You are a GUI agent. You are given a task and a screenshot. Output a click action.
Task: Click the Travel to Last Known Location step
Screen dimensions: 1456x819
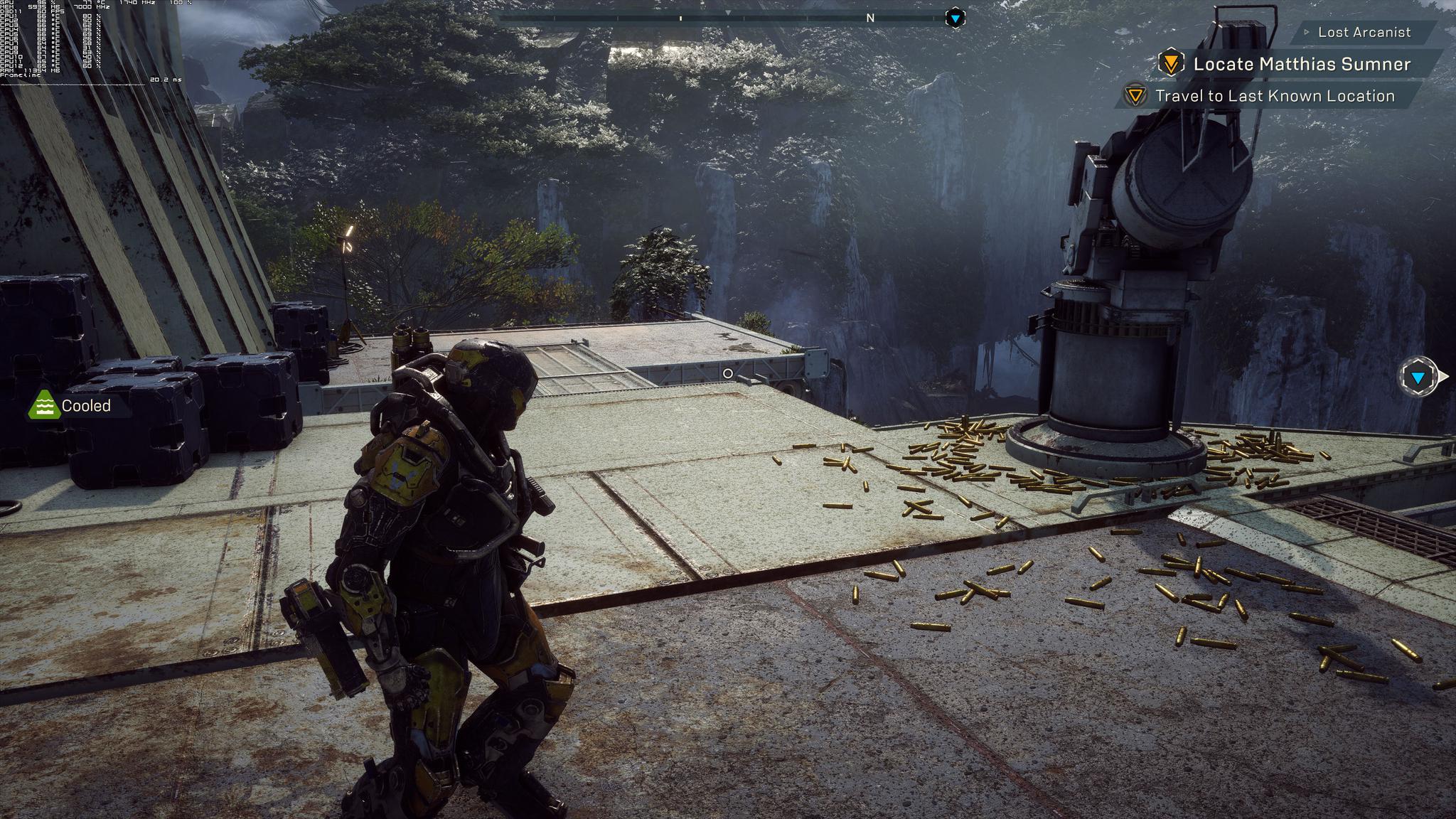1274,96
